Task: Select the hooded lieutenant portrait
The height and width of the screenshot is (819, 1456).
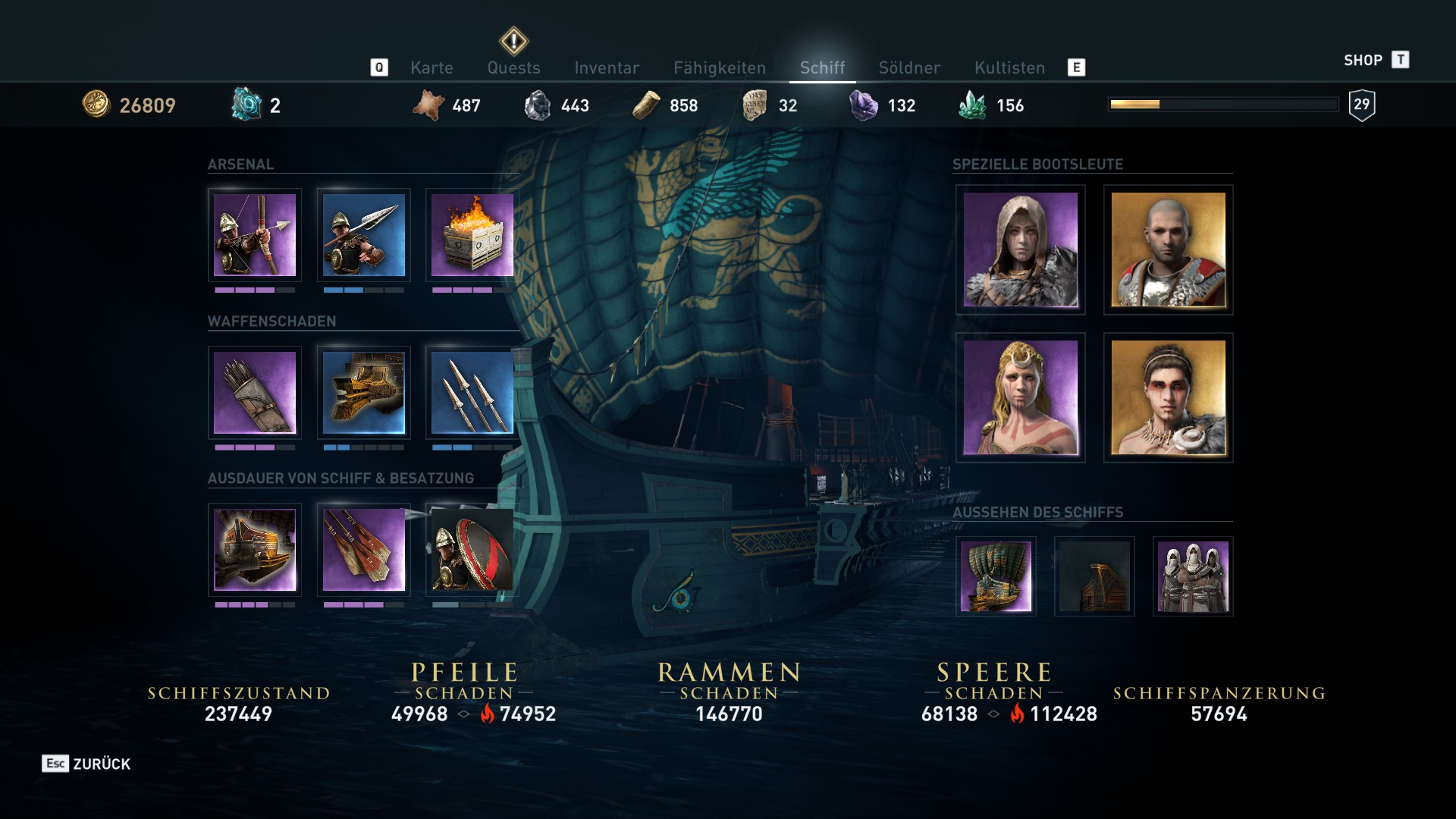Action: click(x=1020, y=250)
